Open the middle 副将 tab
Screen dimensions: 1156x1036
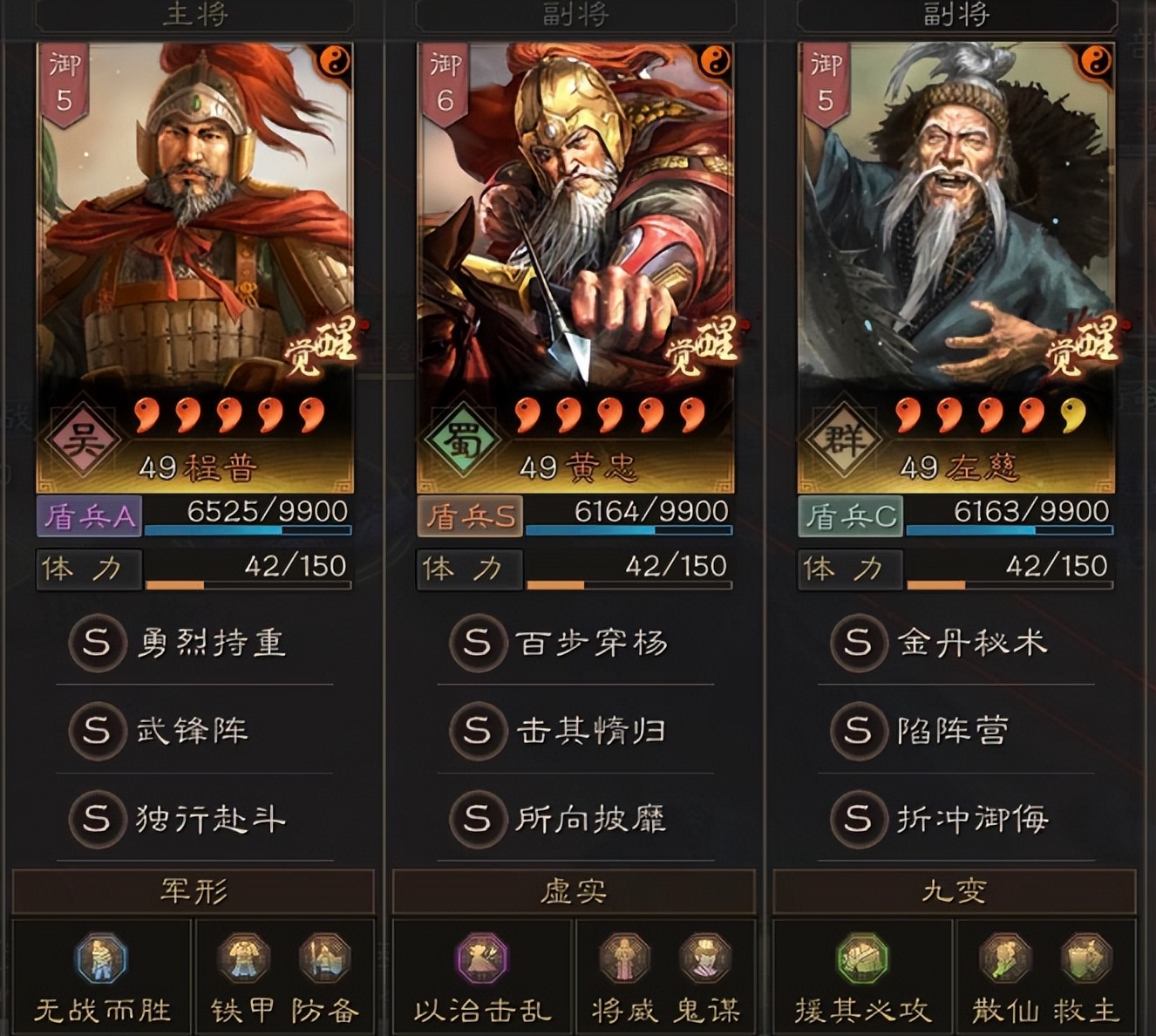click(x=577, y=12)
